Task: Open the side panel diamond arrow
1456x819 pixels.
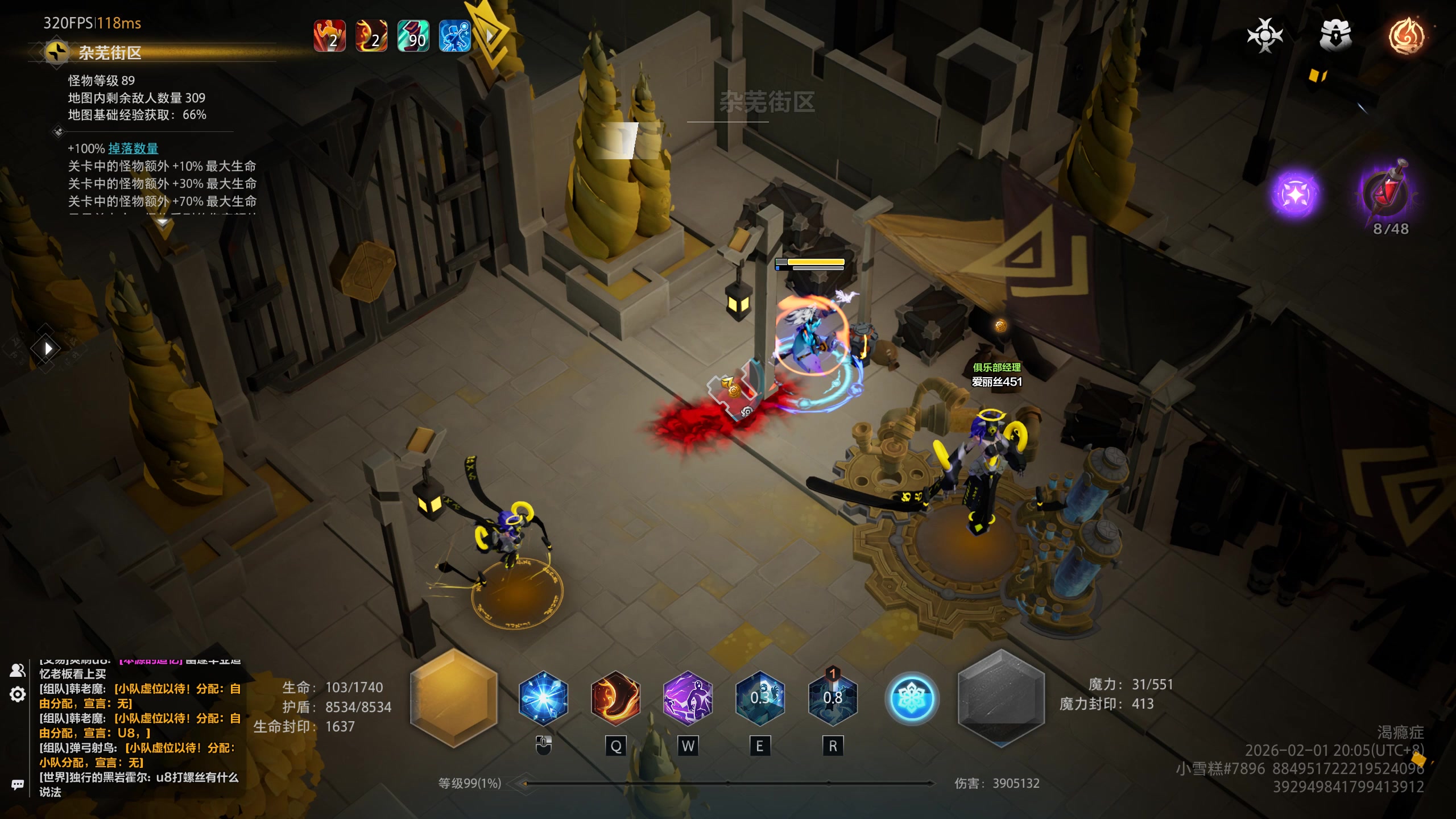Action: coord(48,348)
